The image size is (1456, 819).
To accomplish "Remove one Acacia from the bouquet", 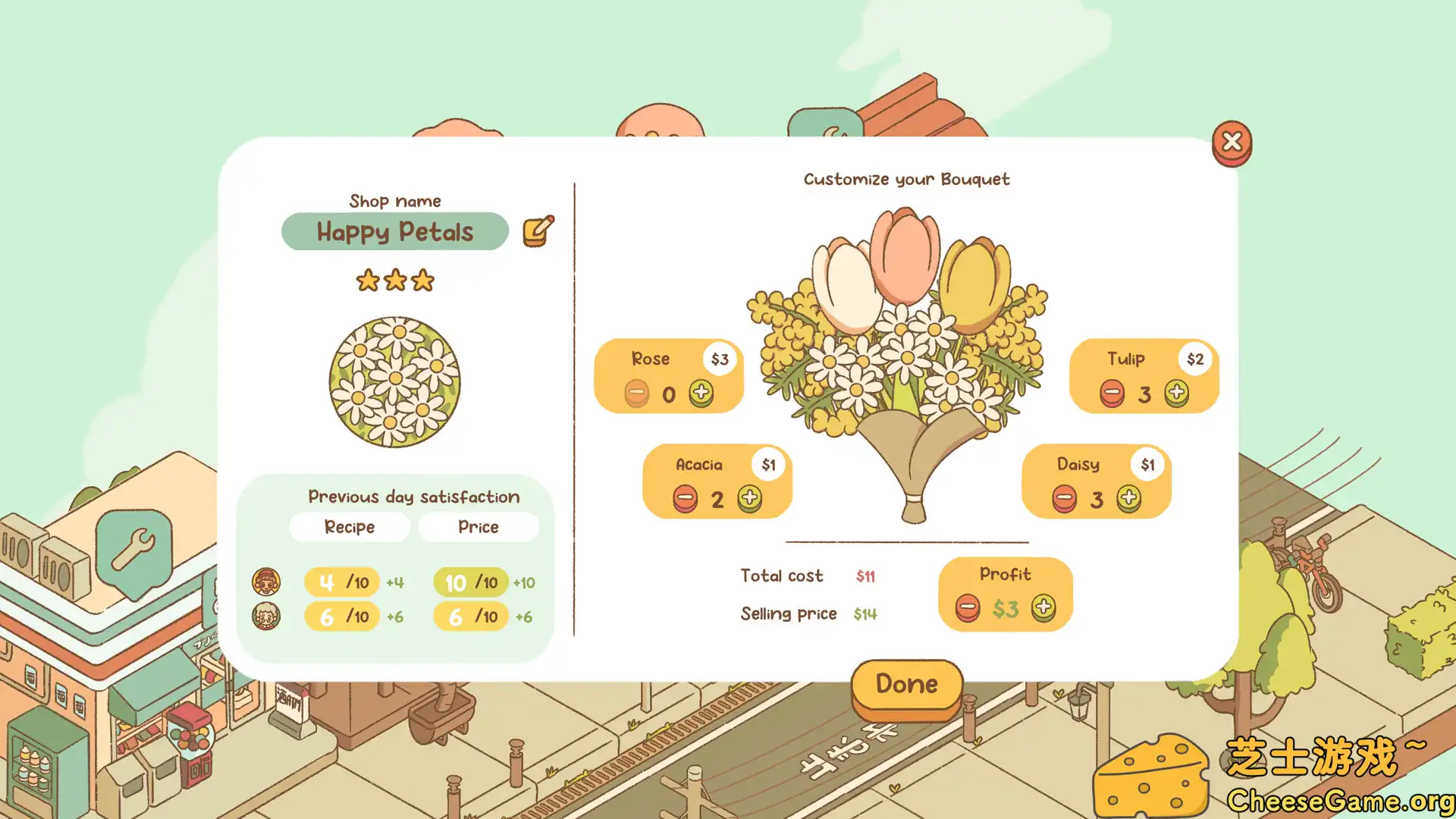I will coord(685,499).
